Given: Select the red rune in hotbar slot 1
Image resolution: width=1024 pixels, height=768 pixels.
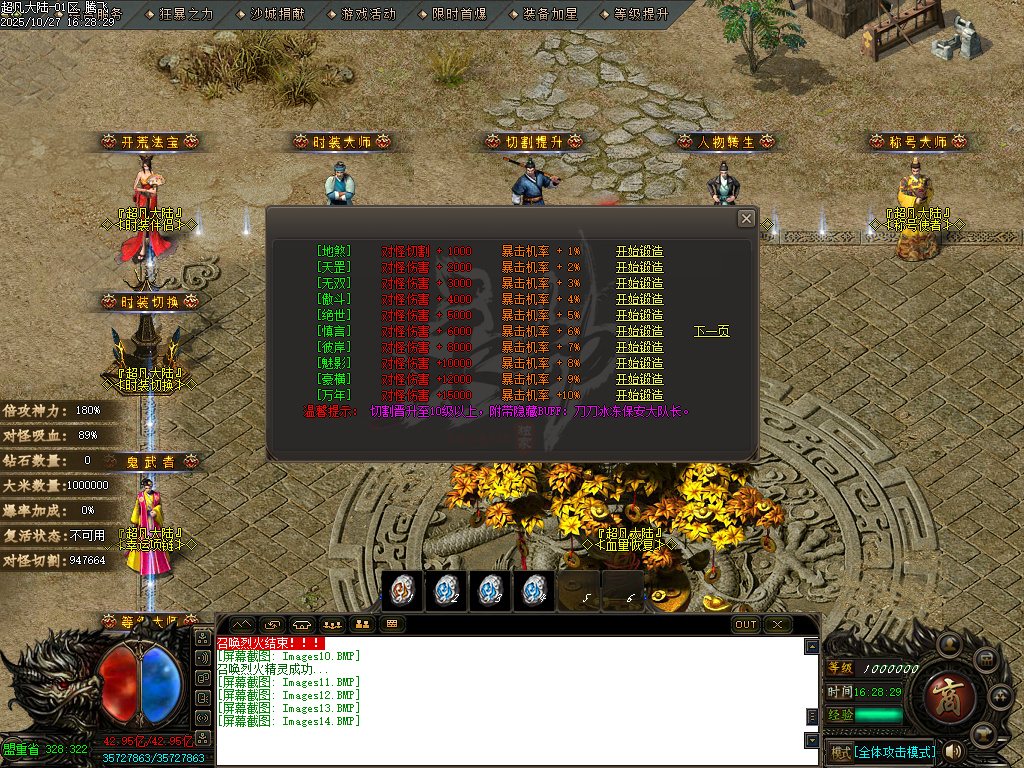Looking at the screenshot, I should [x=403, y=591].
